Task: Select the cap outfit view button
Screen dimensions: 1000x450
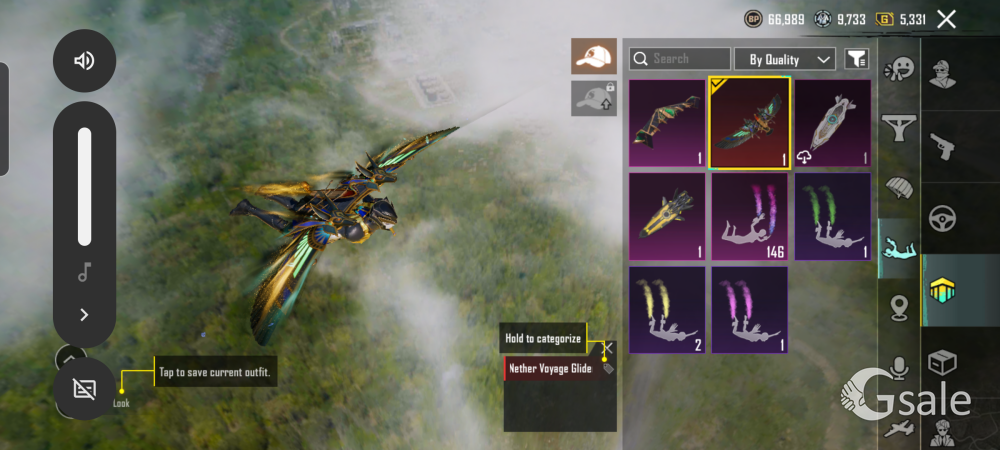Action: (x=594, y=56)
